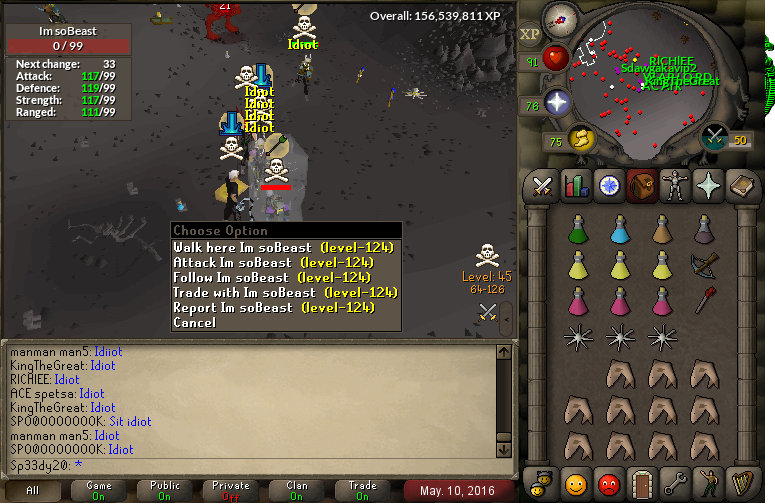Open the Prayer tab

click(708, 186)
